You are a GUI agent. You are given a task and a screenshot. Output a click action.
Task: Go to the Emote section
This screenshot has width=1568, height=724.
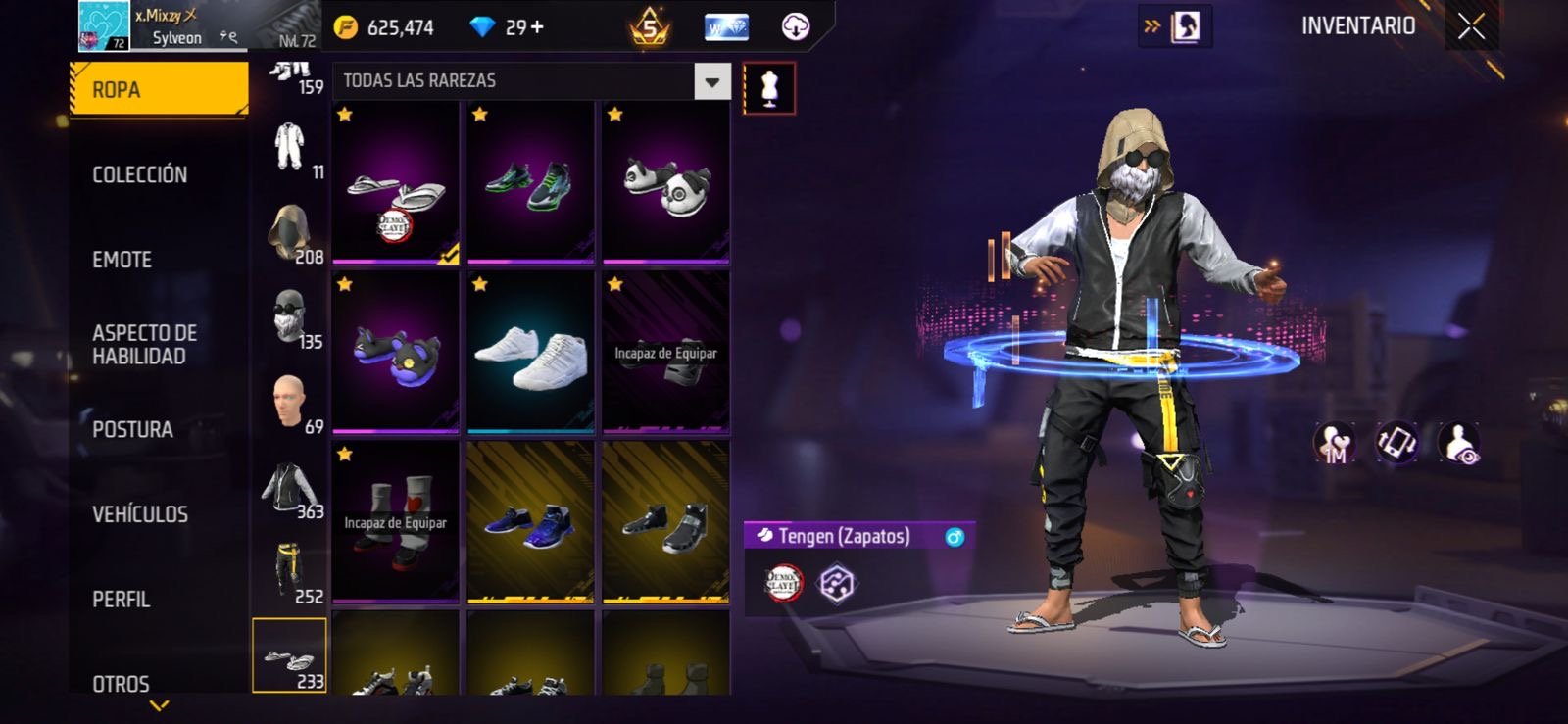(x=122, y=260)
